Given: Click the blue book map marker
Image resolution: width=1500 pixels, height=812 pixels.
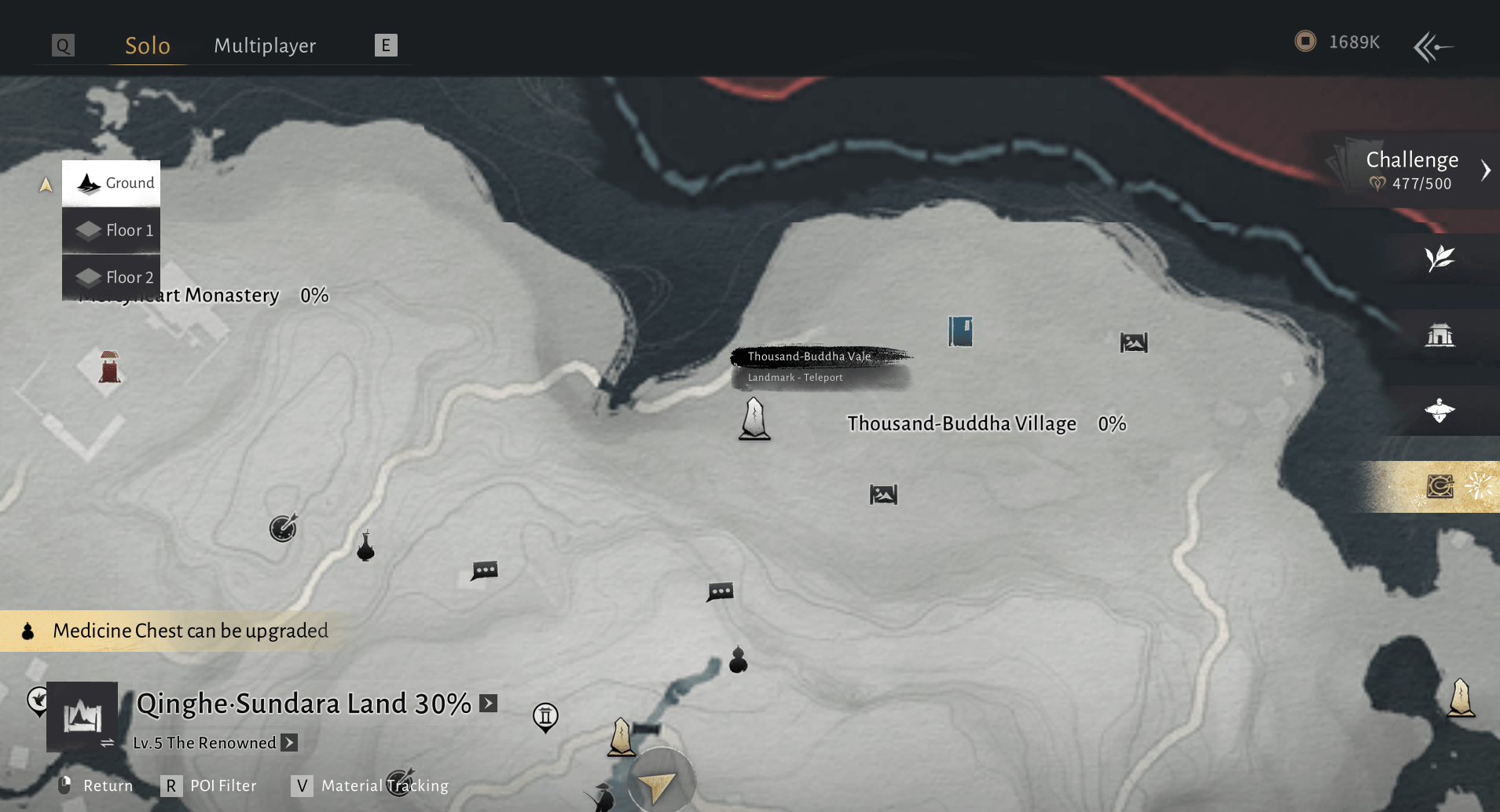Looking at the screenshot, I should pyautogui.click(x=960, y=331).
